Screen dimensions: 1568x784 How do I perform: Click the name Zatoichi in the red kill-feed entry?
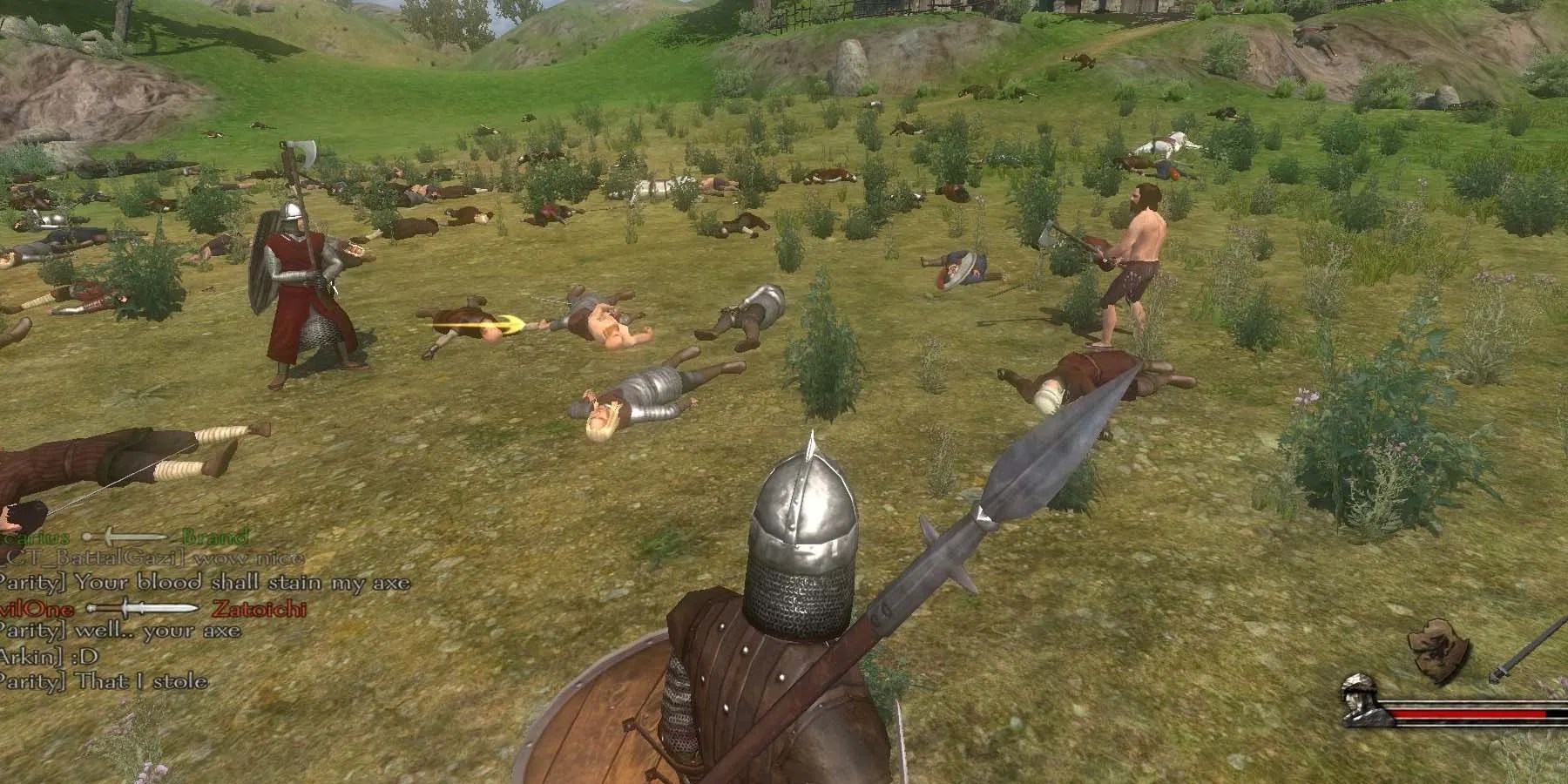point(259,609)
